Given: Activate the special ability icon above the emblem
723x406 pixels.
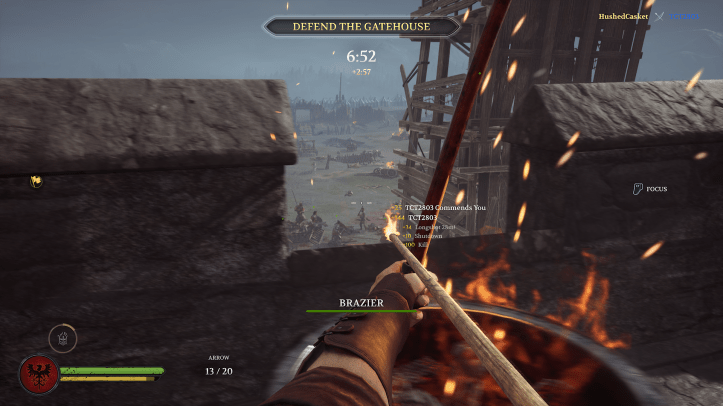Looking at the screenshot, I should 63,338.
